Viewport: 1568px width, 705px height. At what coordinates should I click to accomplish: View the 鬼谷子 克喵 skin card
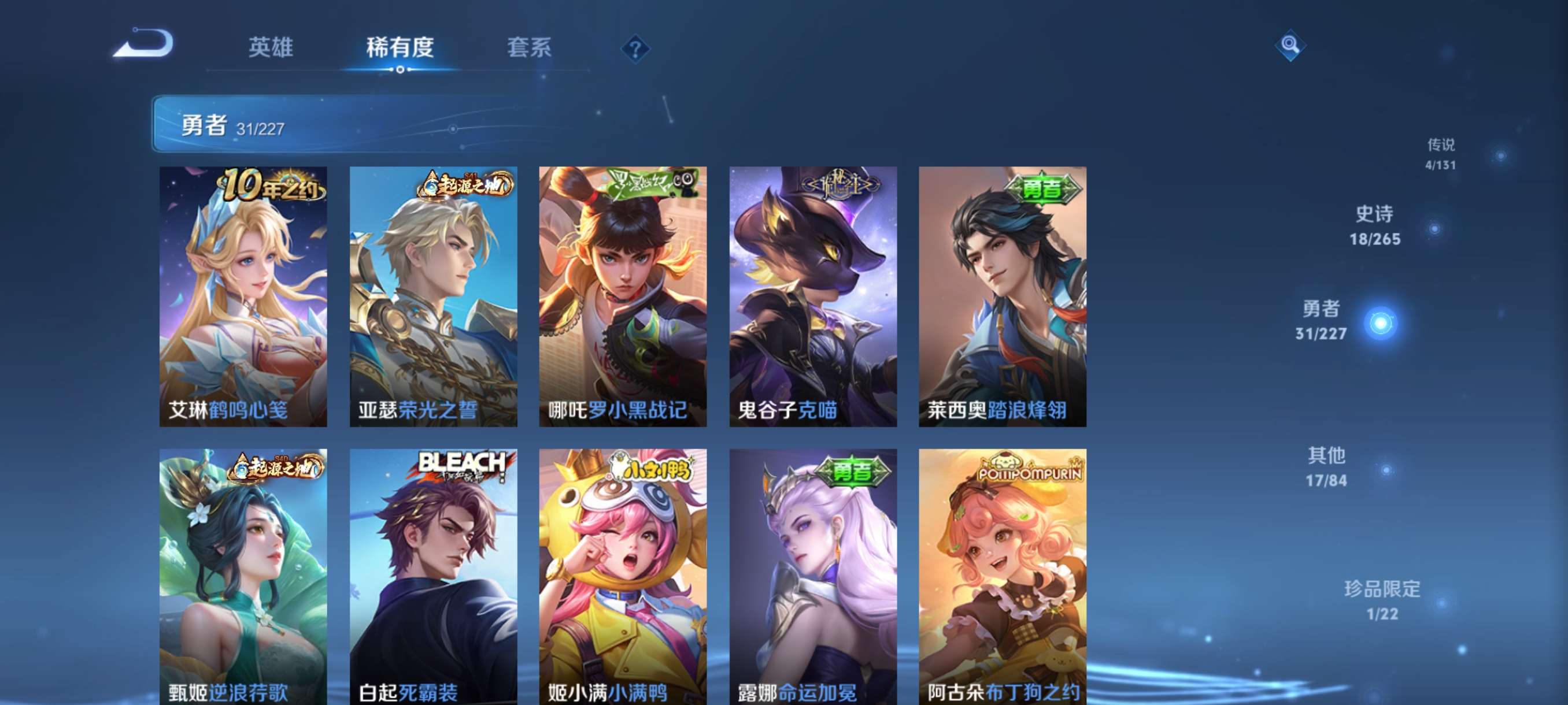pos(812,296)
